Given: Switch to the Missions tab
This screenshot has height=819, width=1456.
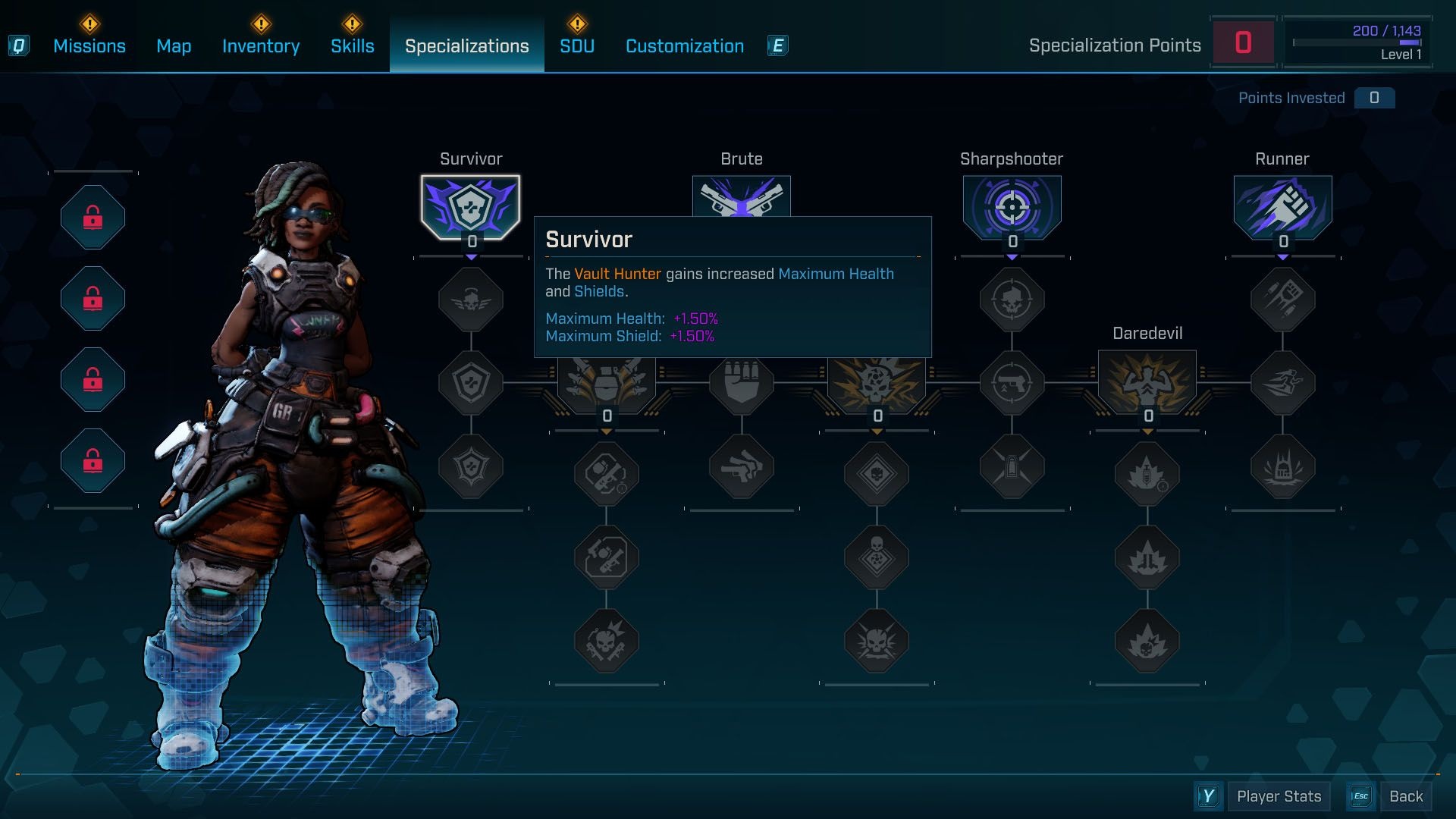Looking at the screenshot, I should [89, 46].
